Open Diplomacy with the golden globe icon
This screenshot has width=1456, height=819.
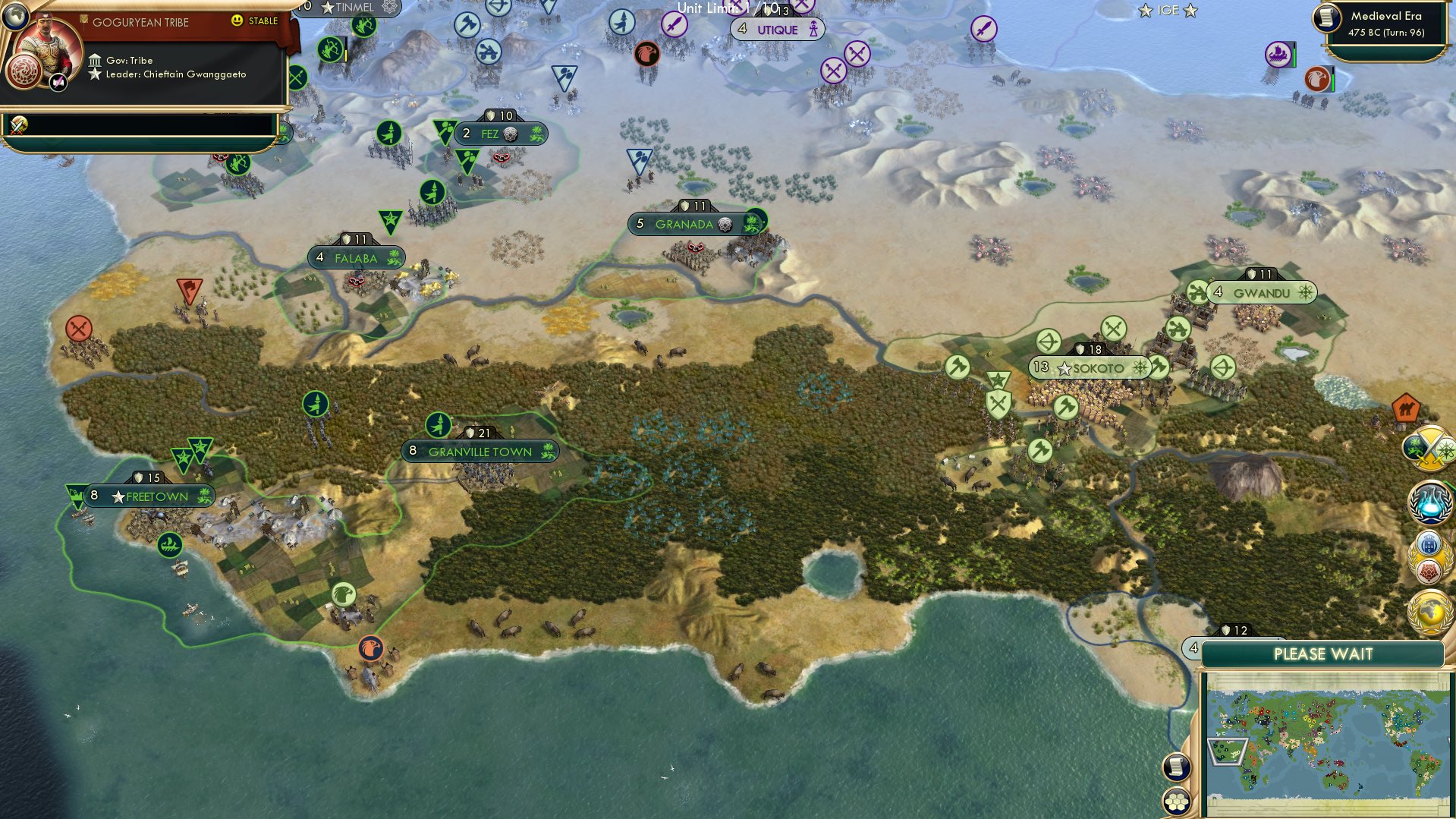[x=1429, y=610]
